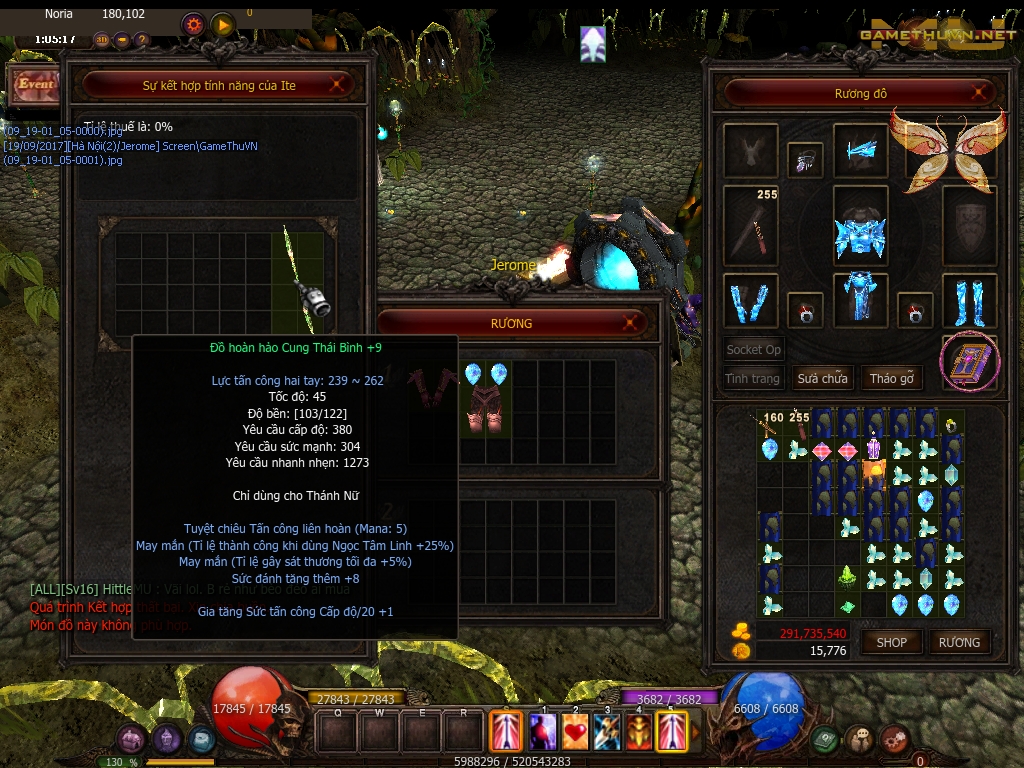Screen dimensions: 1024x768
Task: Toggle the 3D view button
Action: (x=102, y=40)
